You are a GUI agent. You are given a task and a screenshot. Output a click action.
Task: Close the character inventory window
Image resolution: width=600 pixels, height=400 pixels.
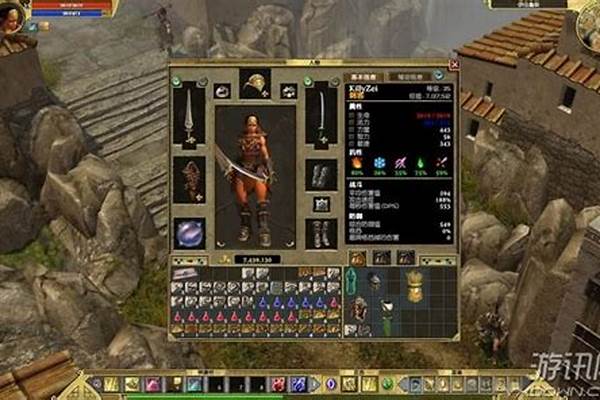454,64
